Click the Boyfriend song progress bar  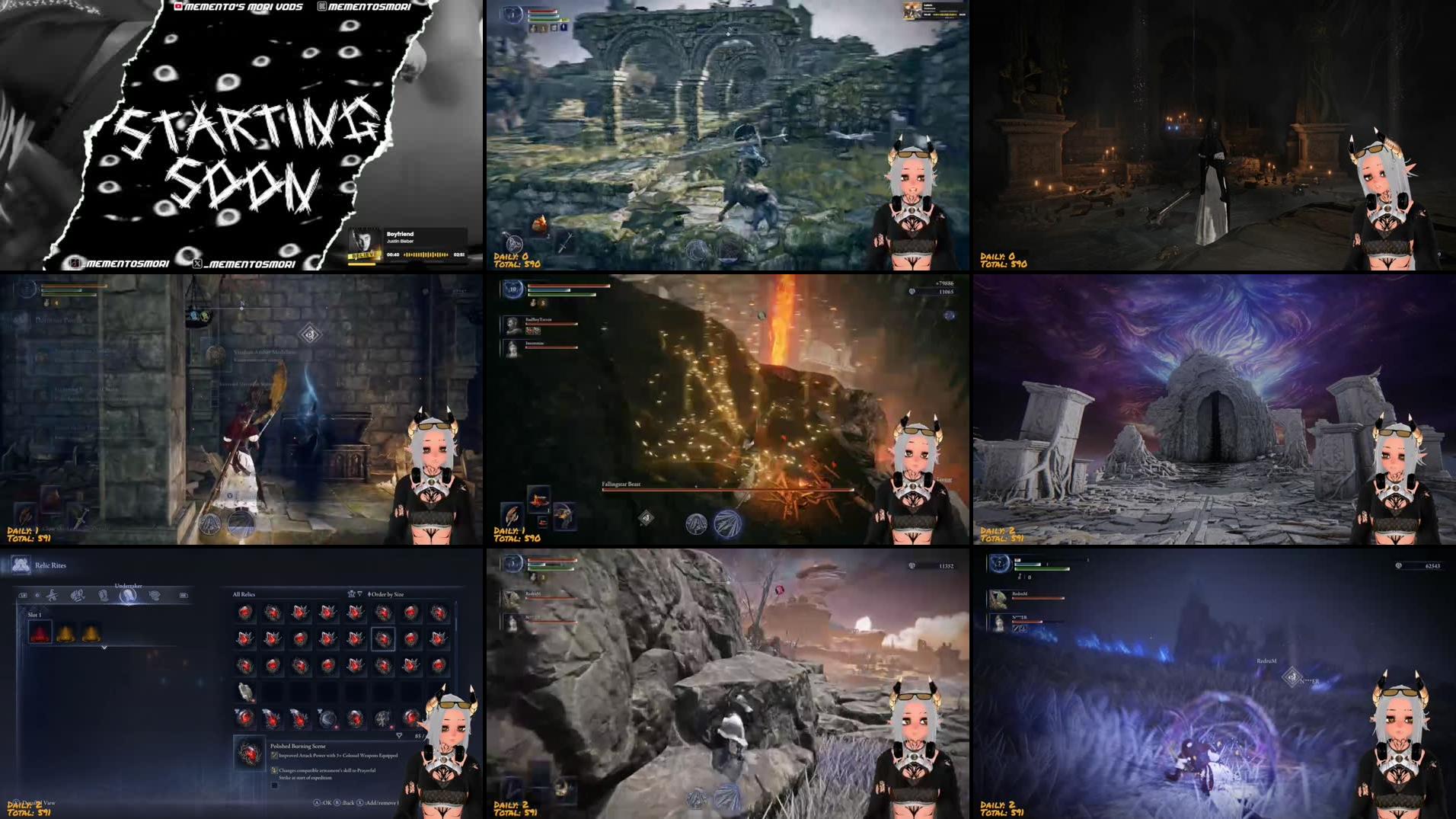(426, 254)
